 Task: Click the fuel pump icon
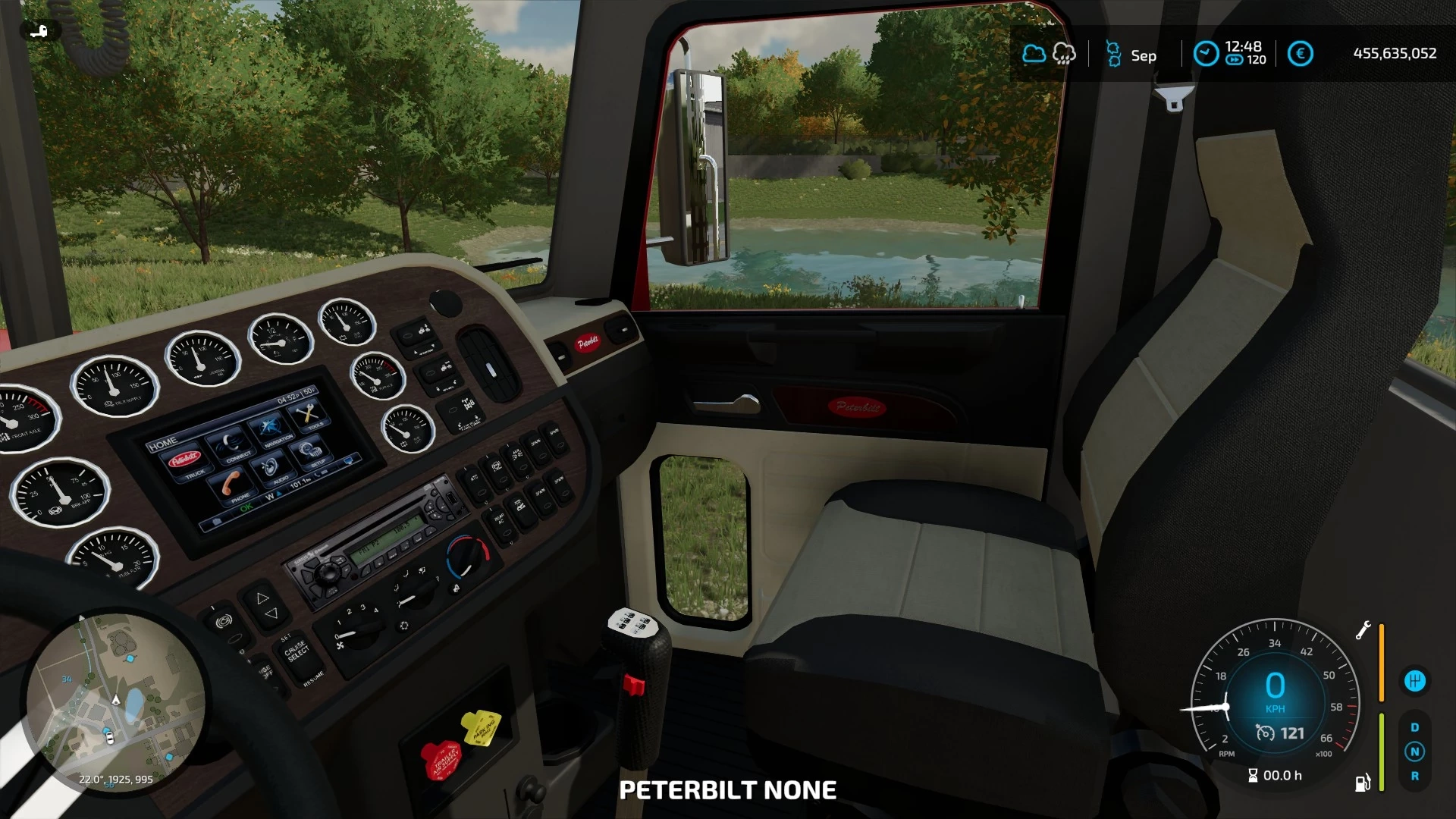[1363, 783]
